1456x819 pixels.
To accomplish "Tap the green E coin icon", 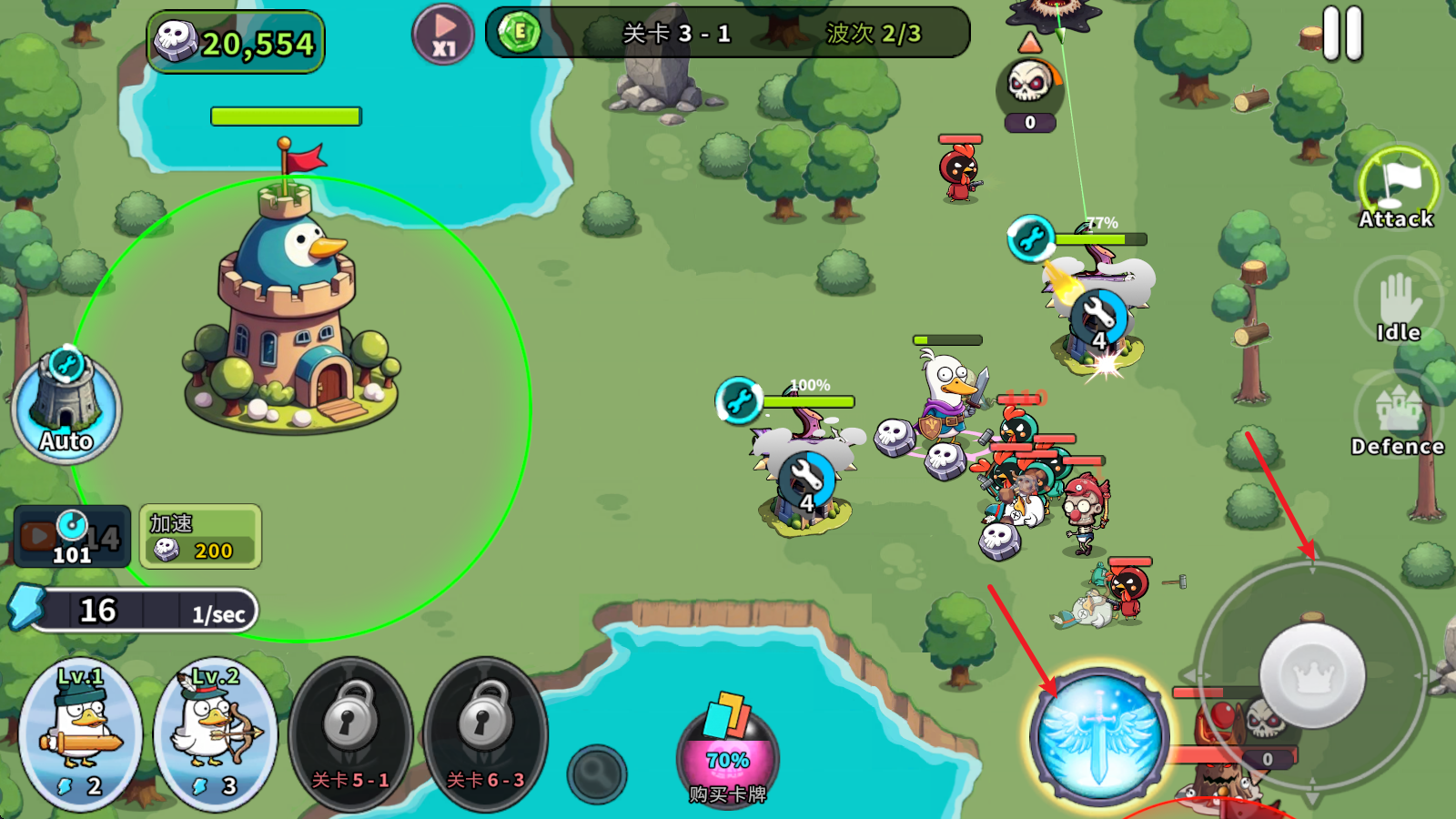I will pyautogui.click(x=520, y=33).
